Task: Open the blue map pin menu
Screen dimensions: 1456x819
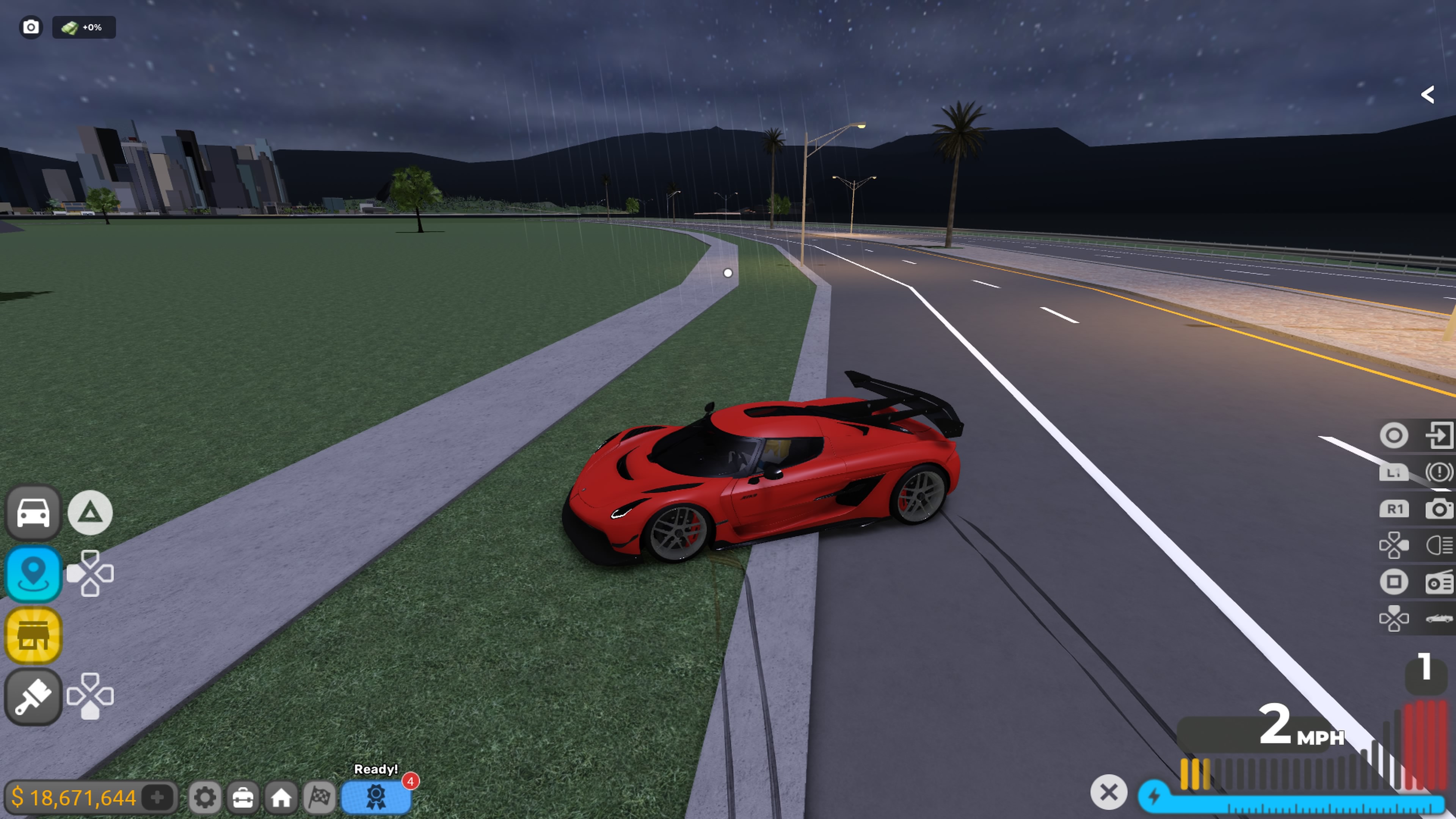Action: click(x=33, y=573)
